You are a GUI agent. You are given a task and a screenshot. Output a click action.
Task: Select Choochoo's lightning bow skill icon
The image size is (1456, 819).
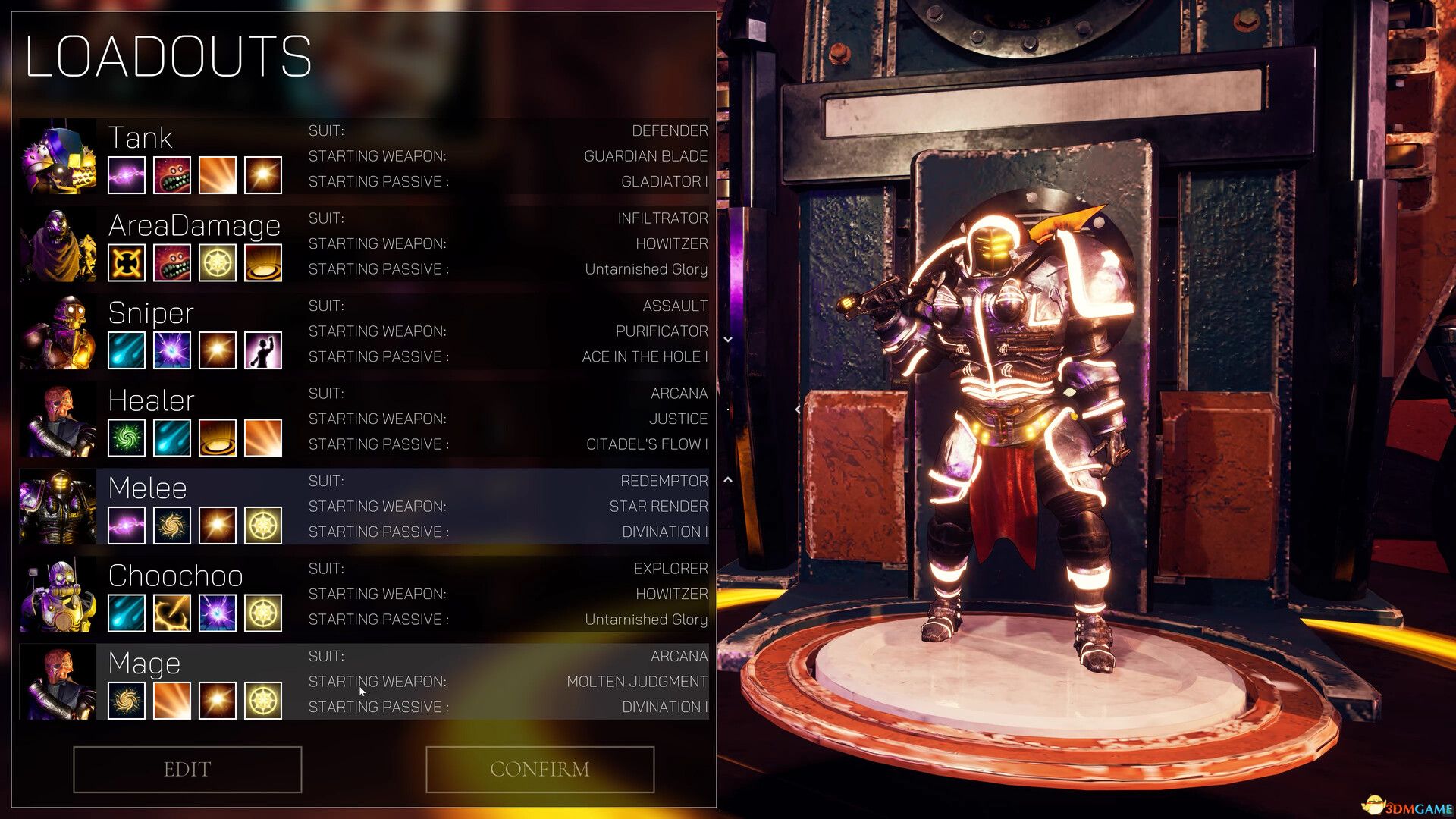point(171,613)
